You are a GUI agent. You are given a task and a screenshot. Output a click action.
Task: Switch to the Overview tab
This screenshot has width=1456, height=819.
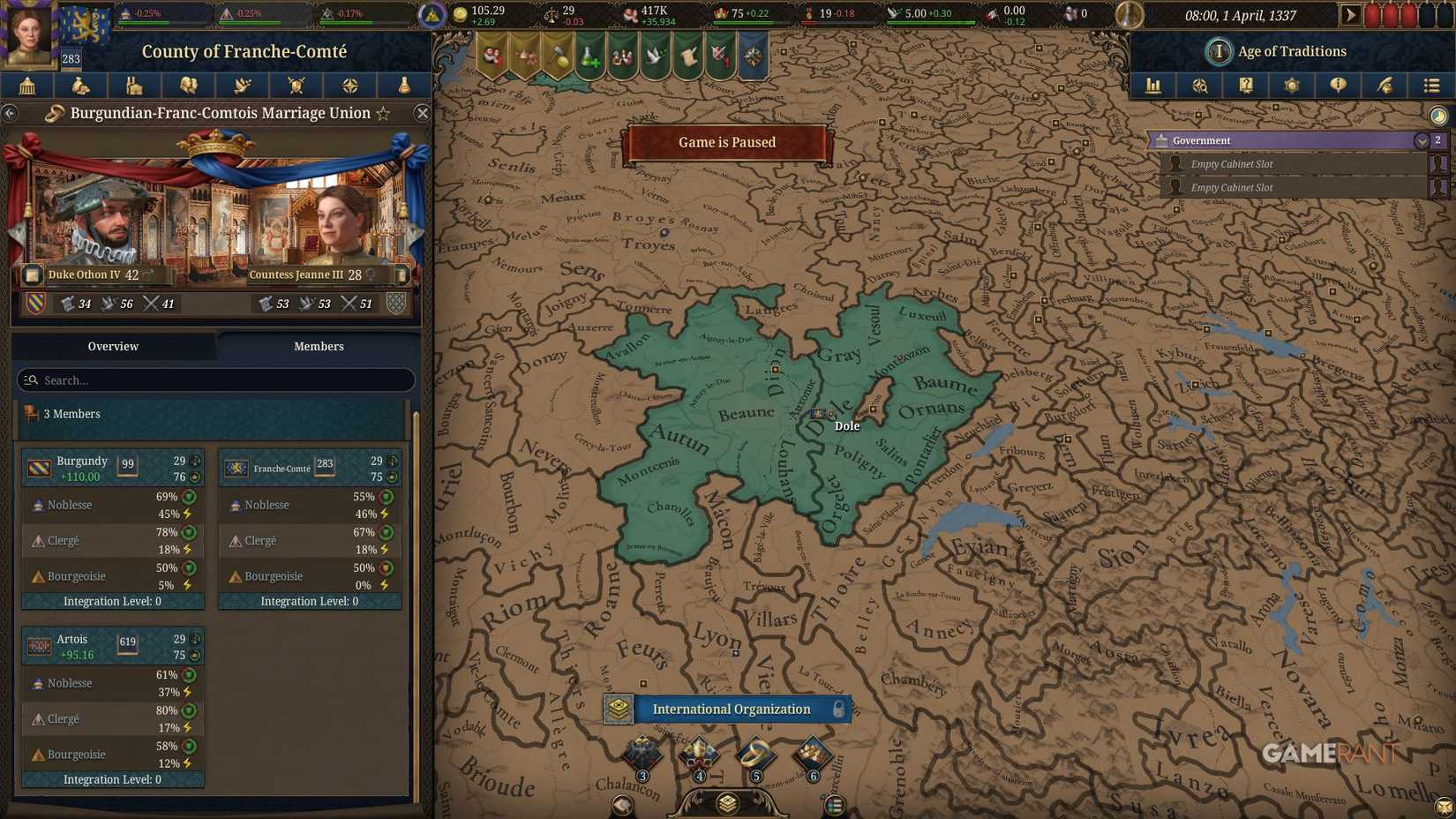(113, 346)
